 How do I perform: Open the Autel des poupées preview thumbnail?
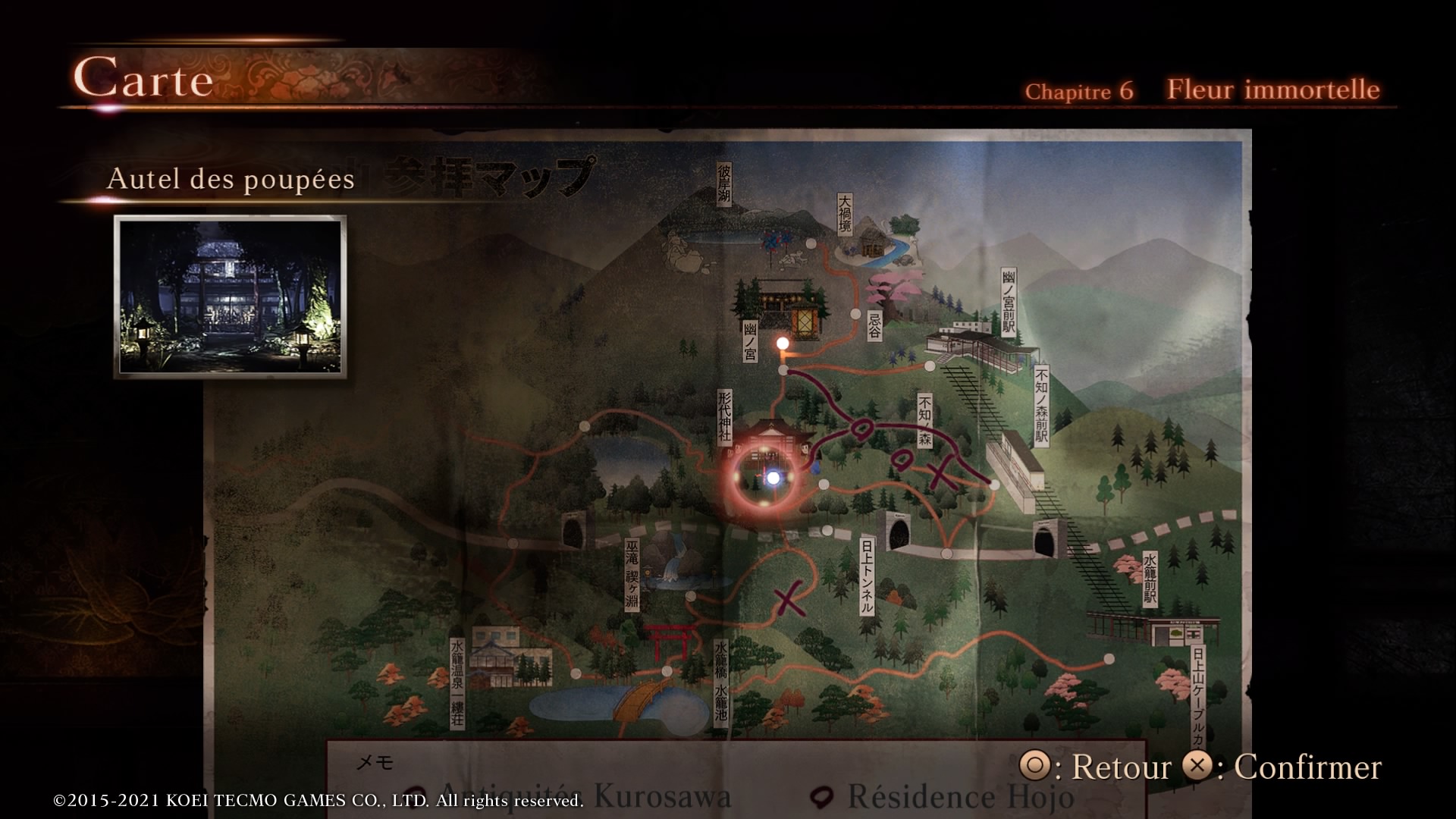230,297
